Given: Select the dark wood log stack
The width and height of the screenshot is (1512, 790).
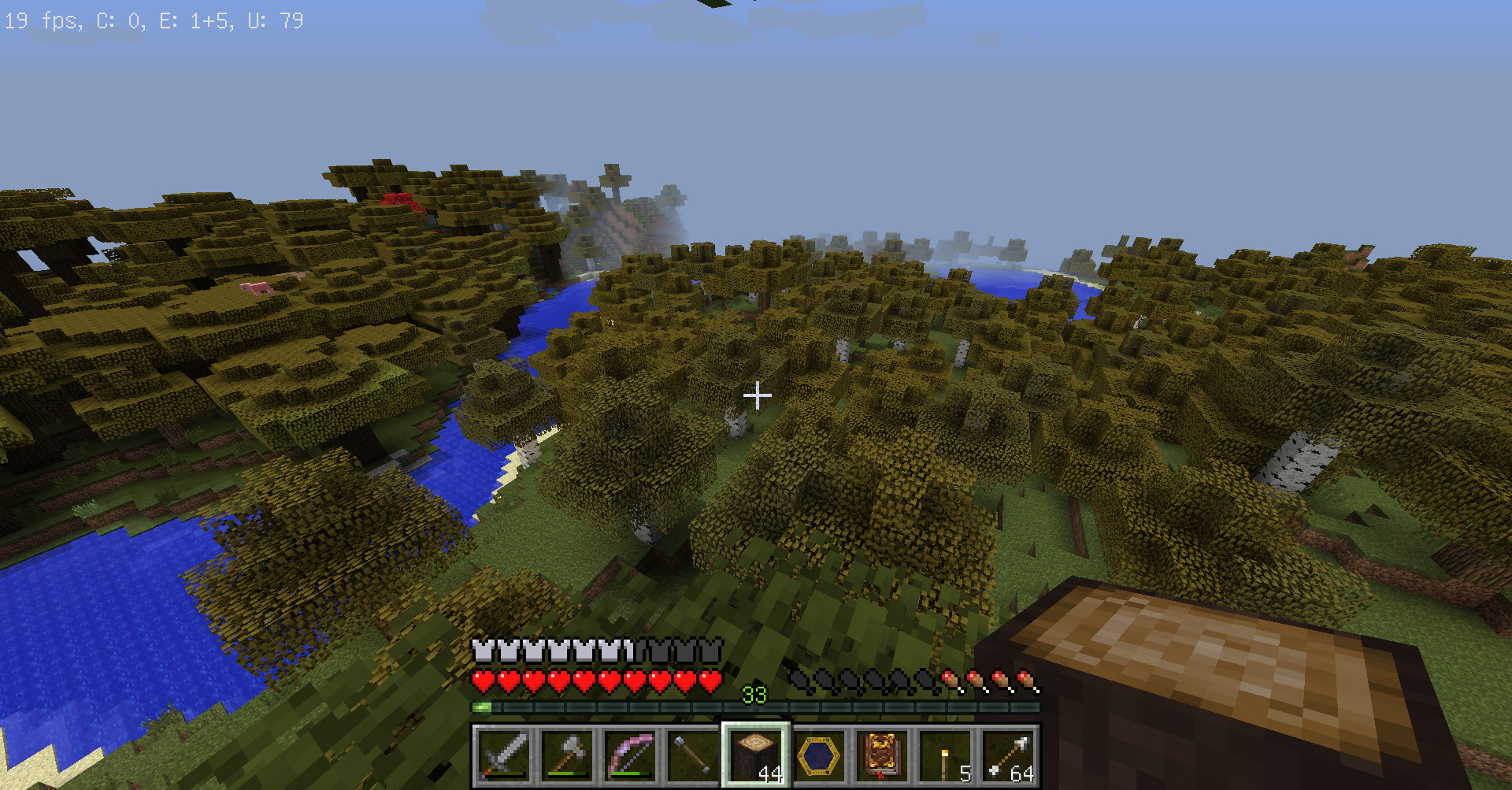Looking at the screenshot, I should coord(756,756).
